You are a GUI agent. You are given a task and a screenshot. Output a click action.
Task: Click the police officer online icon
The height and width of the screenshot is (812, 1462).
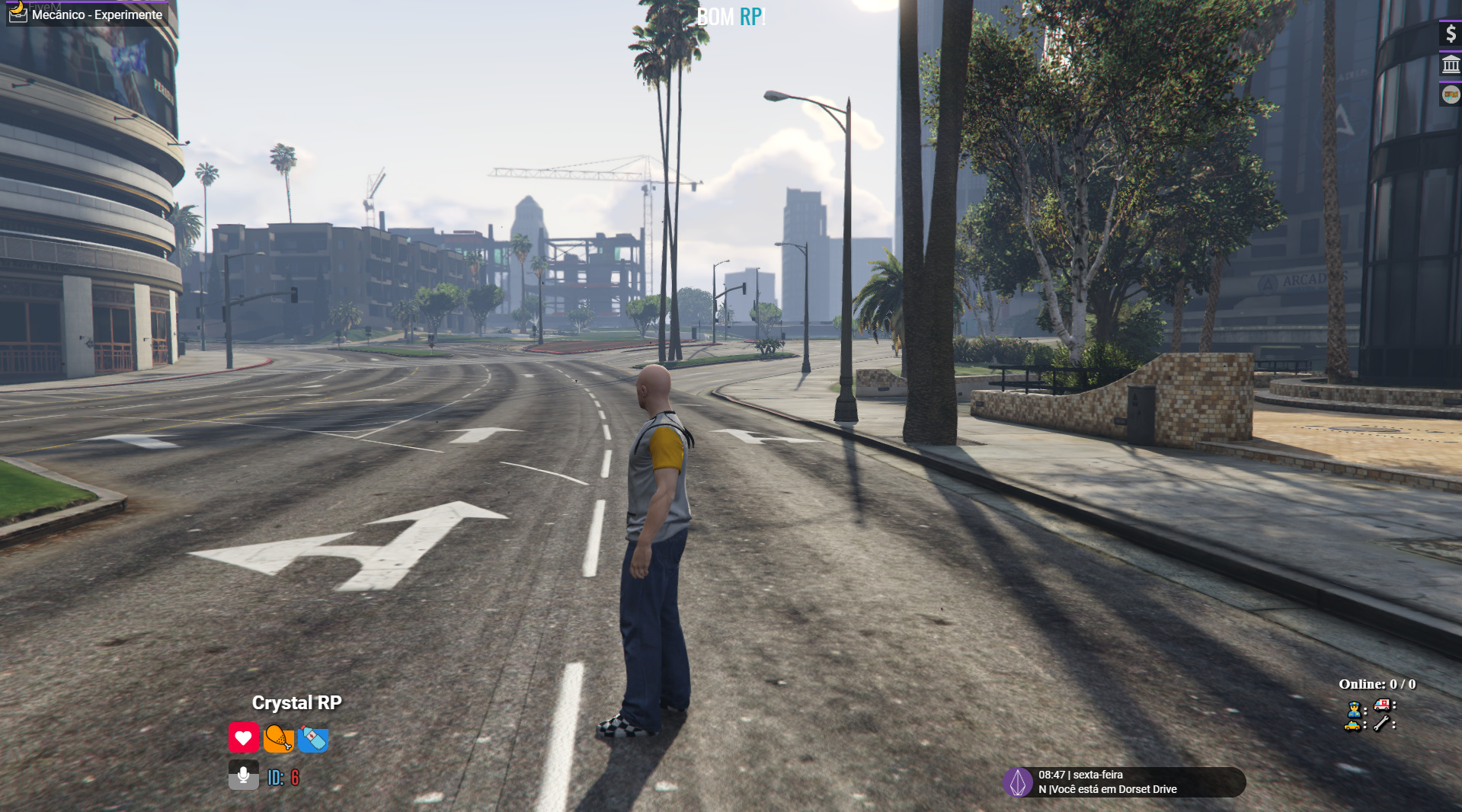click(x=1354, y=708)
